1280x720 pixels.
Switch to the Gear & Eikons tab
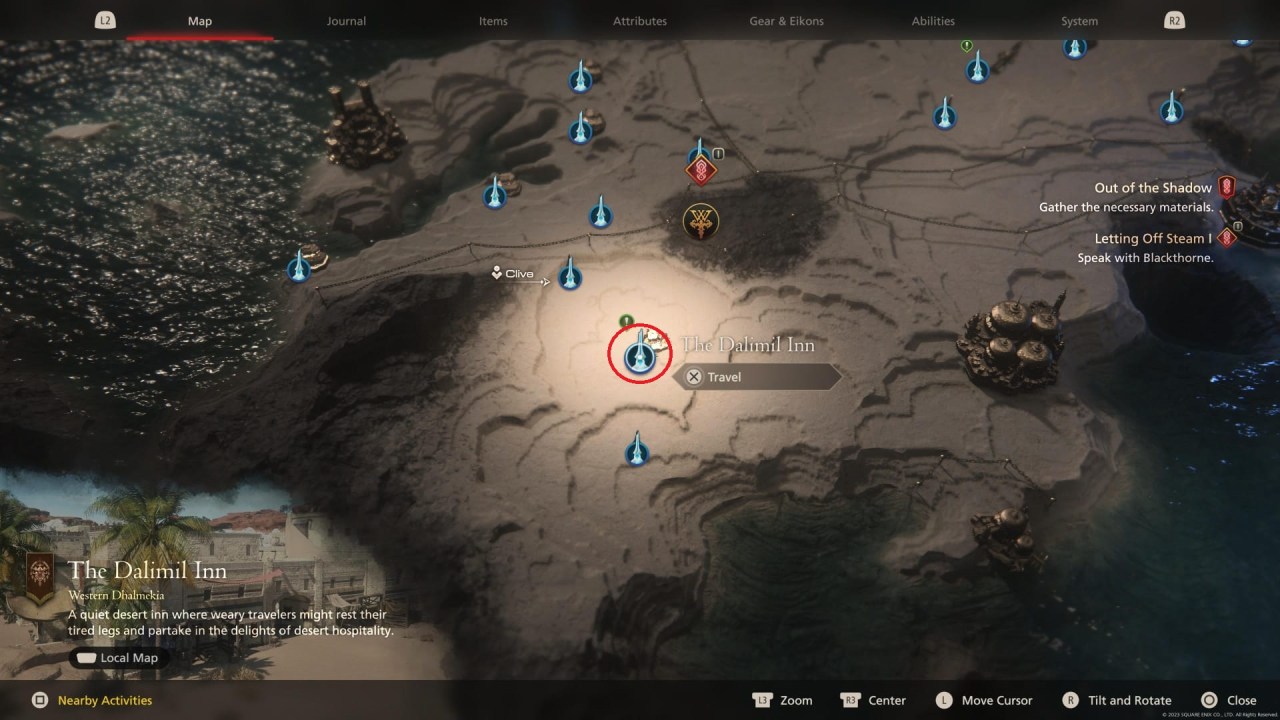(786, 20)
